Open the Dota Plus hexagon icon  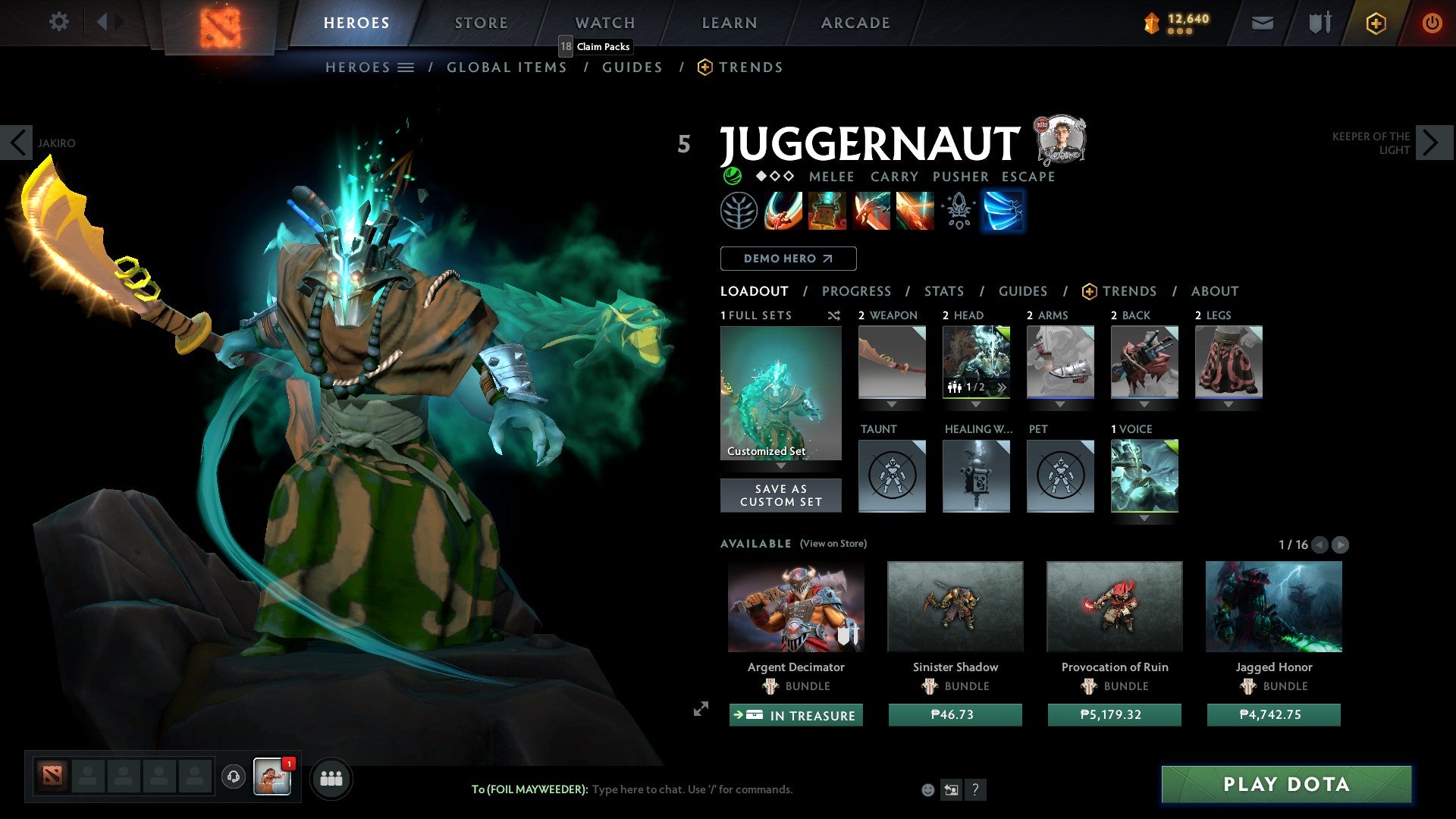pyautogui.click(x=1375, y=23)
